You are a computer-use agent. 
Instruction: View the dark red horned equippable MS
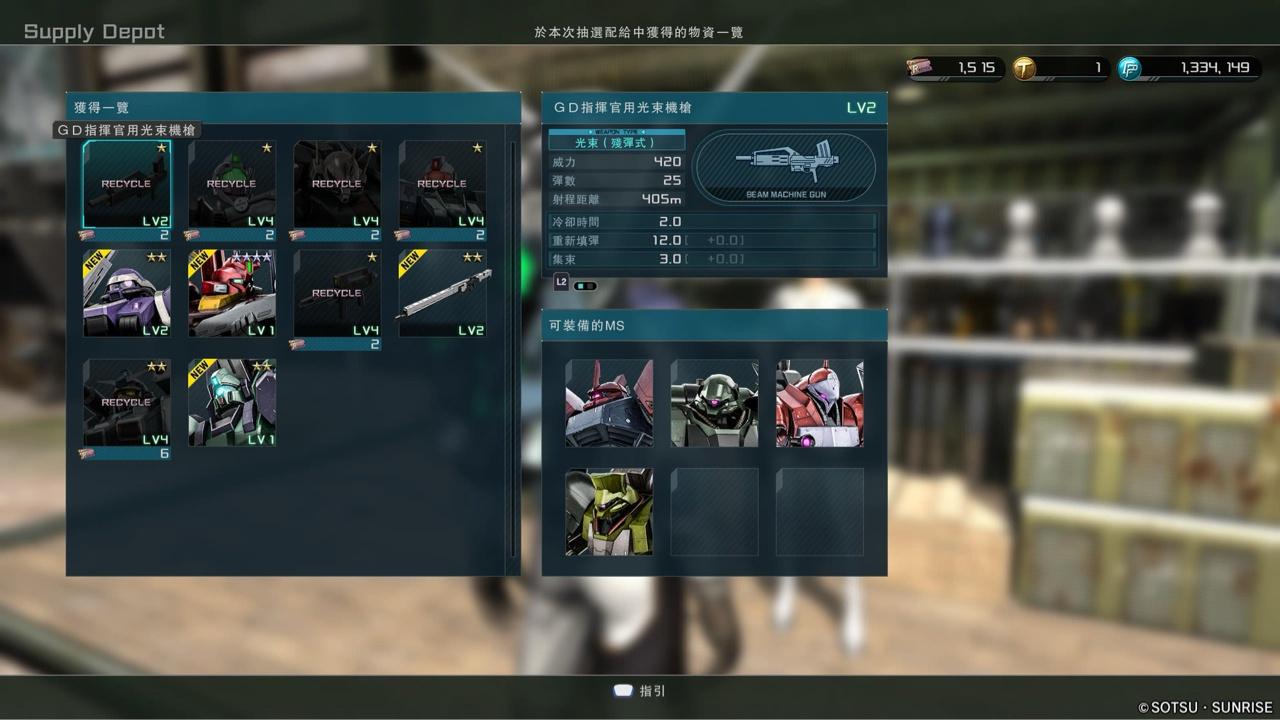point(609,403)
